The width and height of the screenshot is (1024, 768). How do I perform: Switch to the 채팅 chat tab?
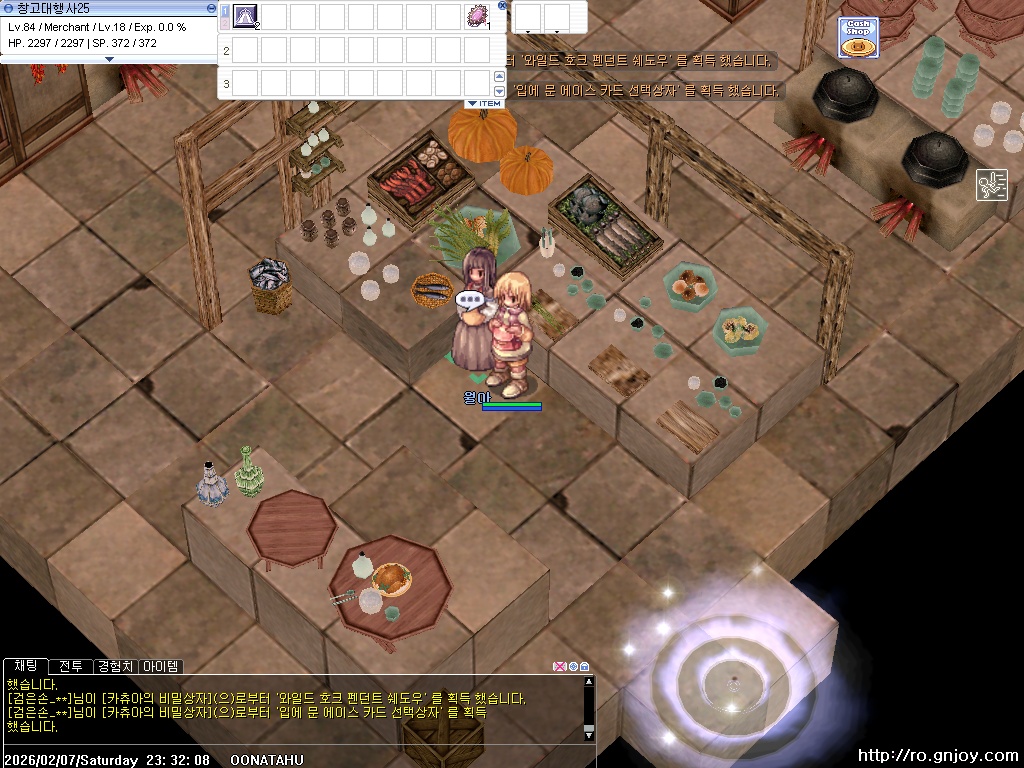pyautogui.click(x=25, y=666)
